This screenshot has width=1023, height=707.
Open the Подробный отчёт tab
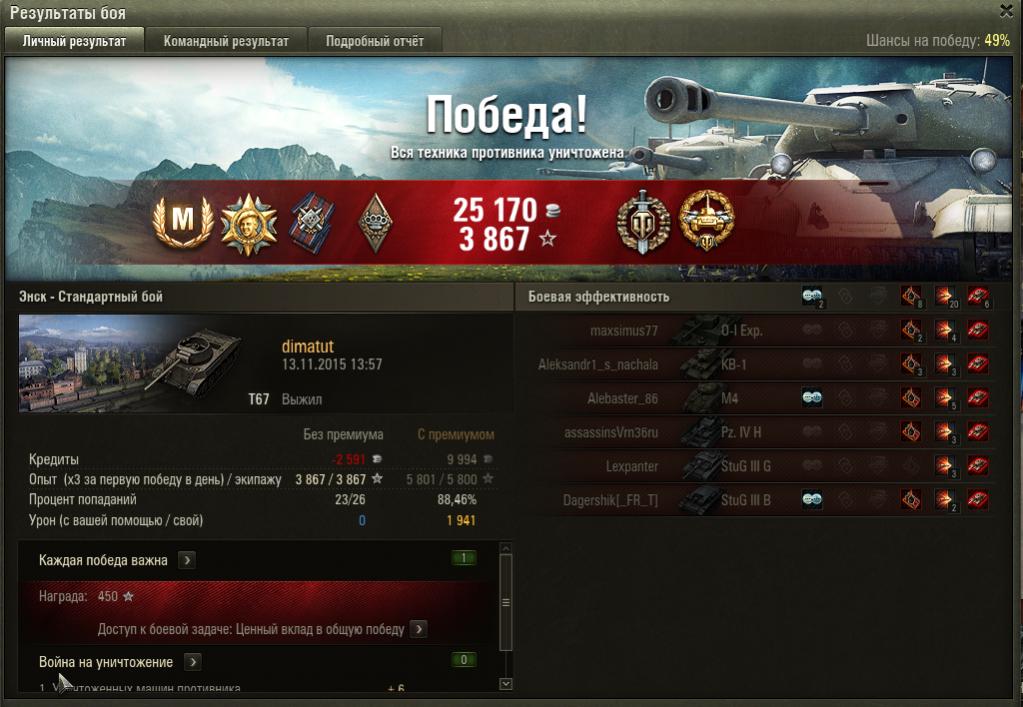(374, 41)
